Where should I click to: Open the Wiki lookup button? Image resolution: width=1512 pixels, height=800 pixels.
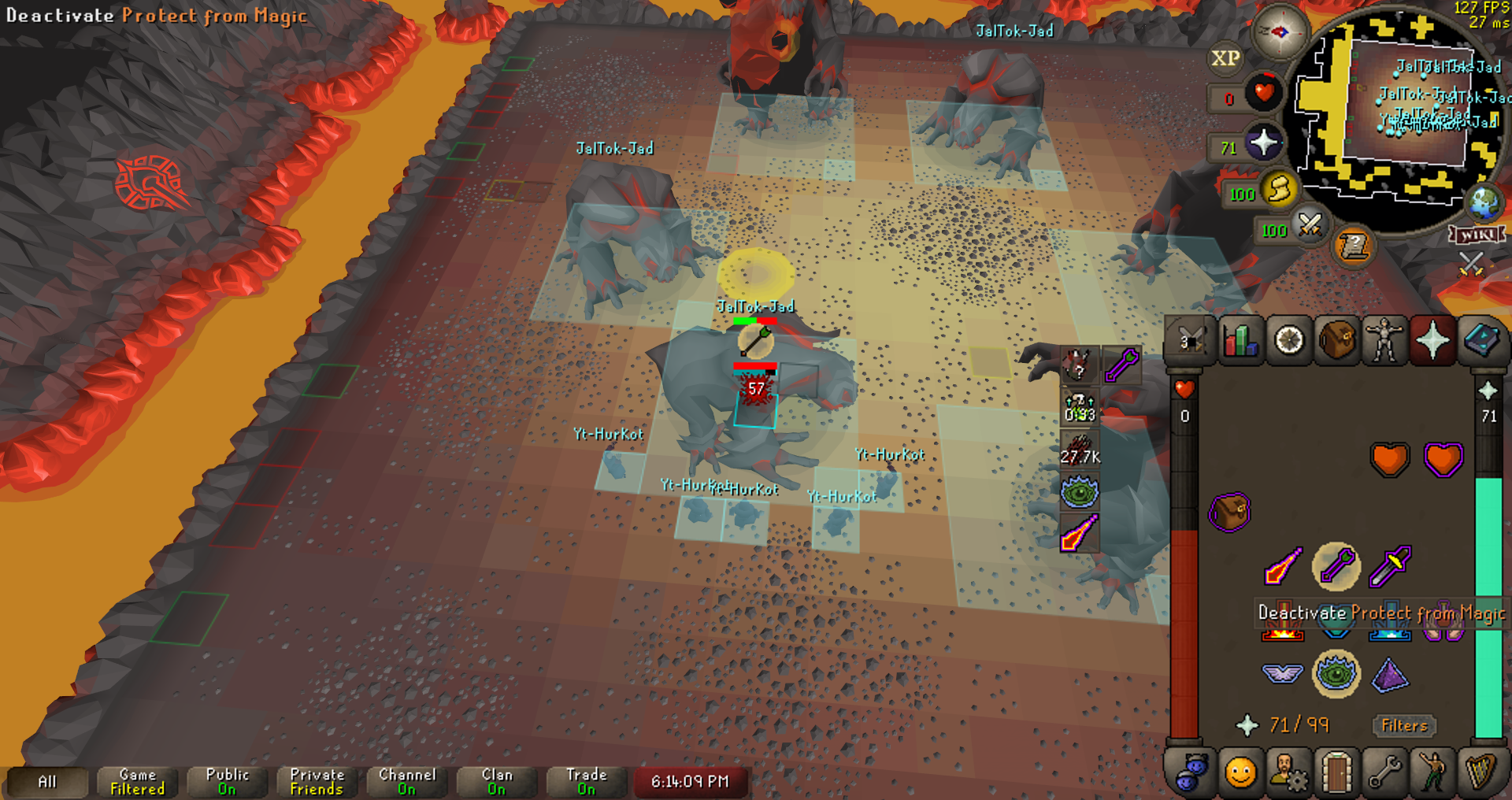click(1477, 235)
